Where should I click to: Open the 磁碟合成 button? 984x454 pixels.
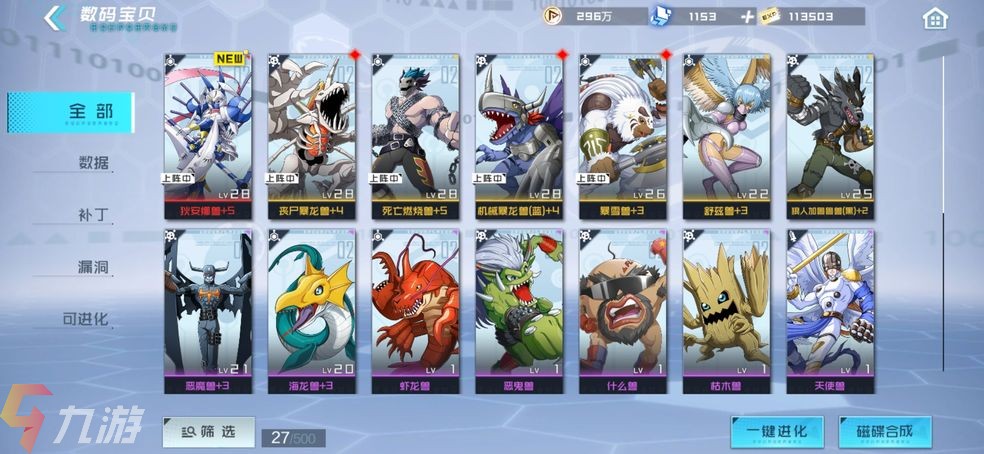[x=884, y=432]
